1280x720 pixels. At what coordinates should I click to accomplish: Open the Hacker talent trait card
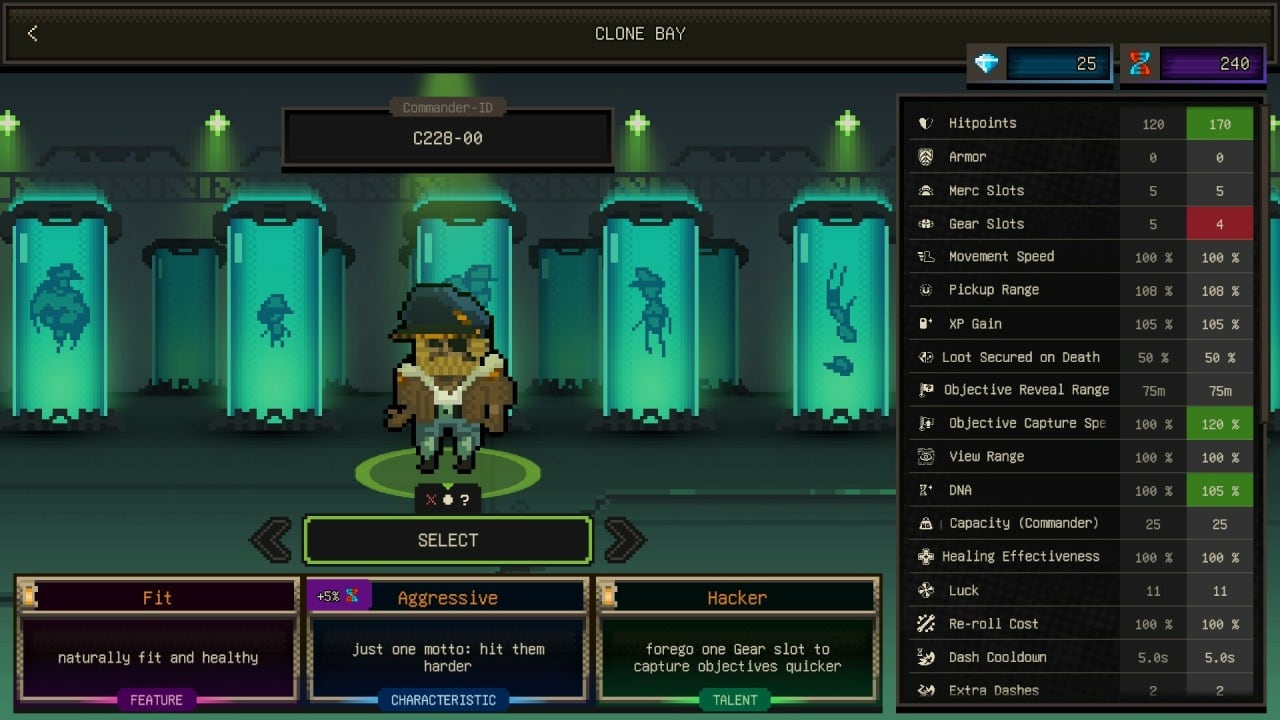point(737,640)
